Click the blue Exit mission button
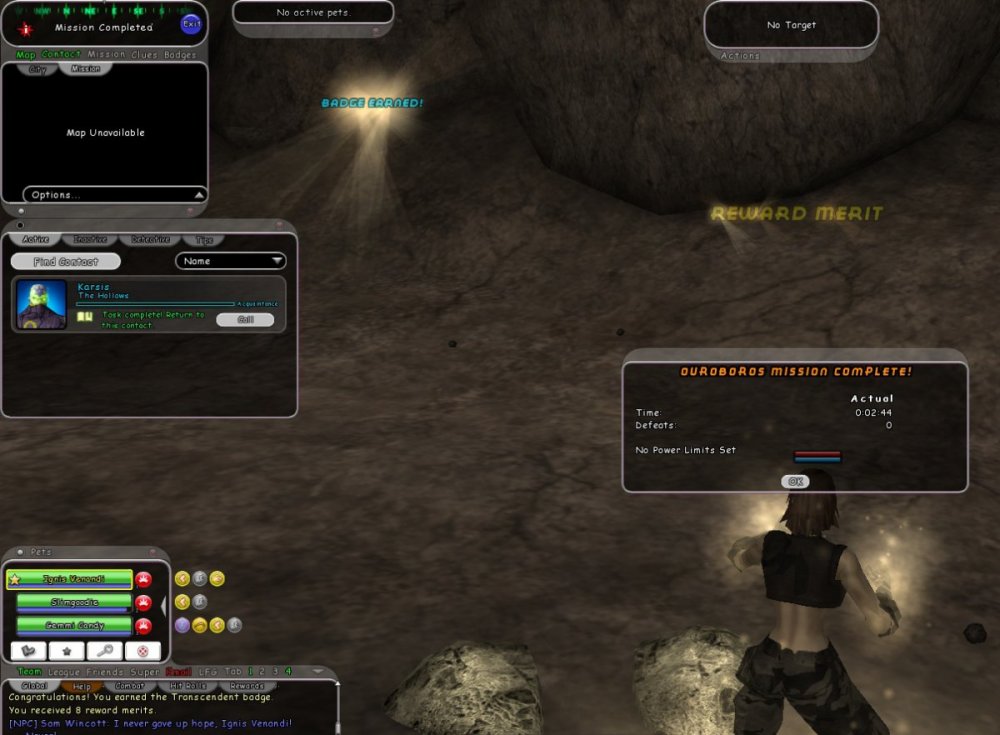 coord(191,24)
